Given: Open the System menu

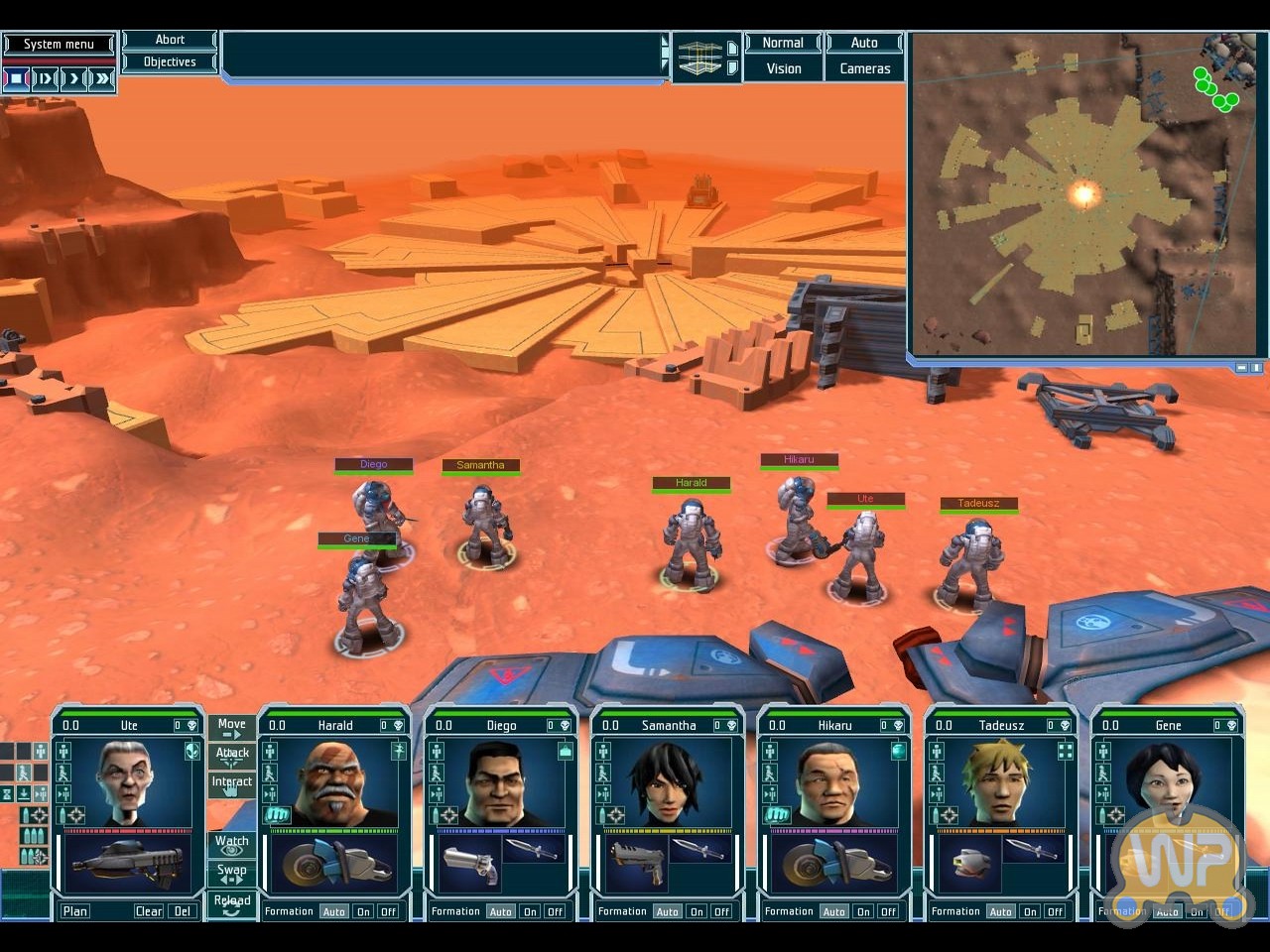Looking at the screenshot, I should pos(59,44).
